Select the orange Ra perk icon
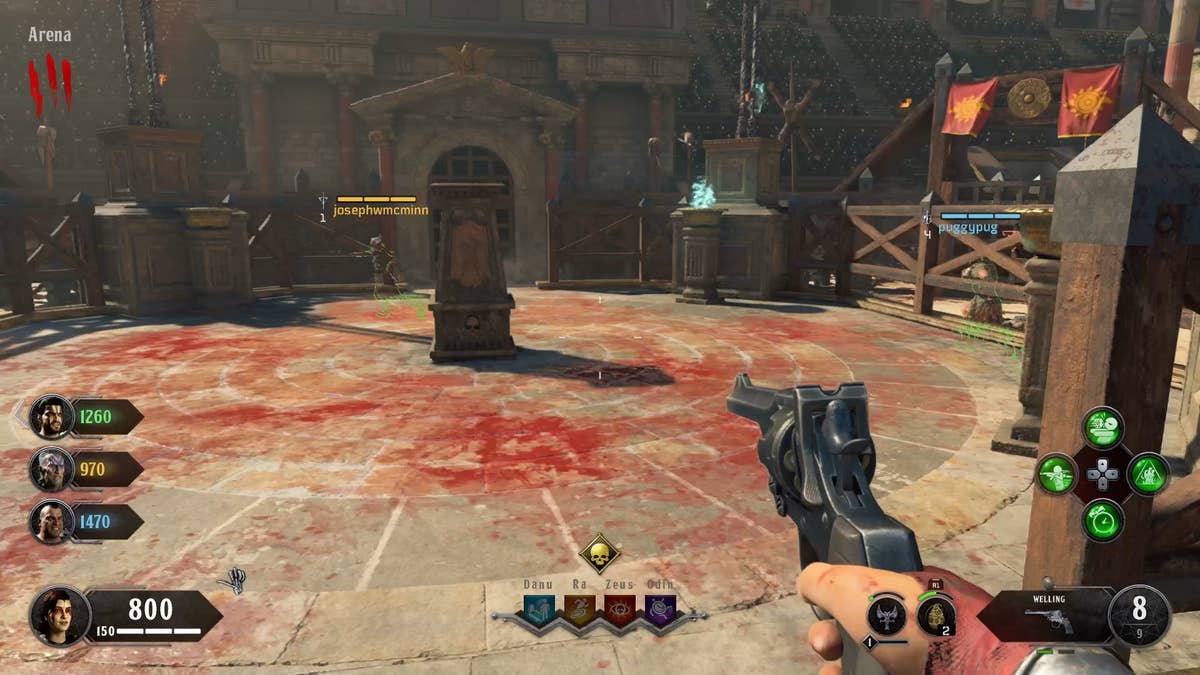Image resolution: width=1200 pixels, height=675 pixels. pos(580,609)
